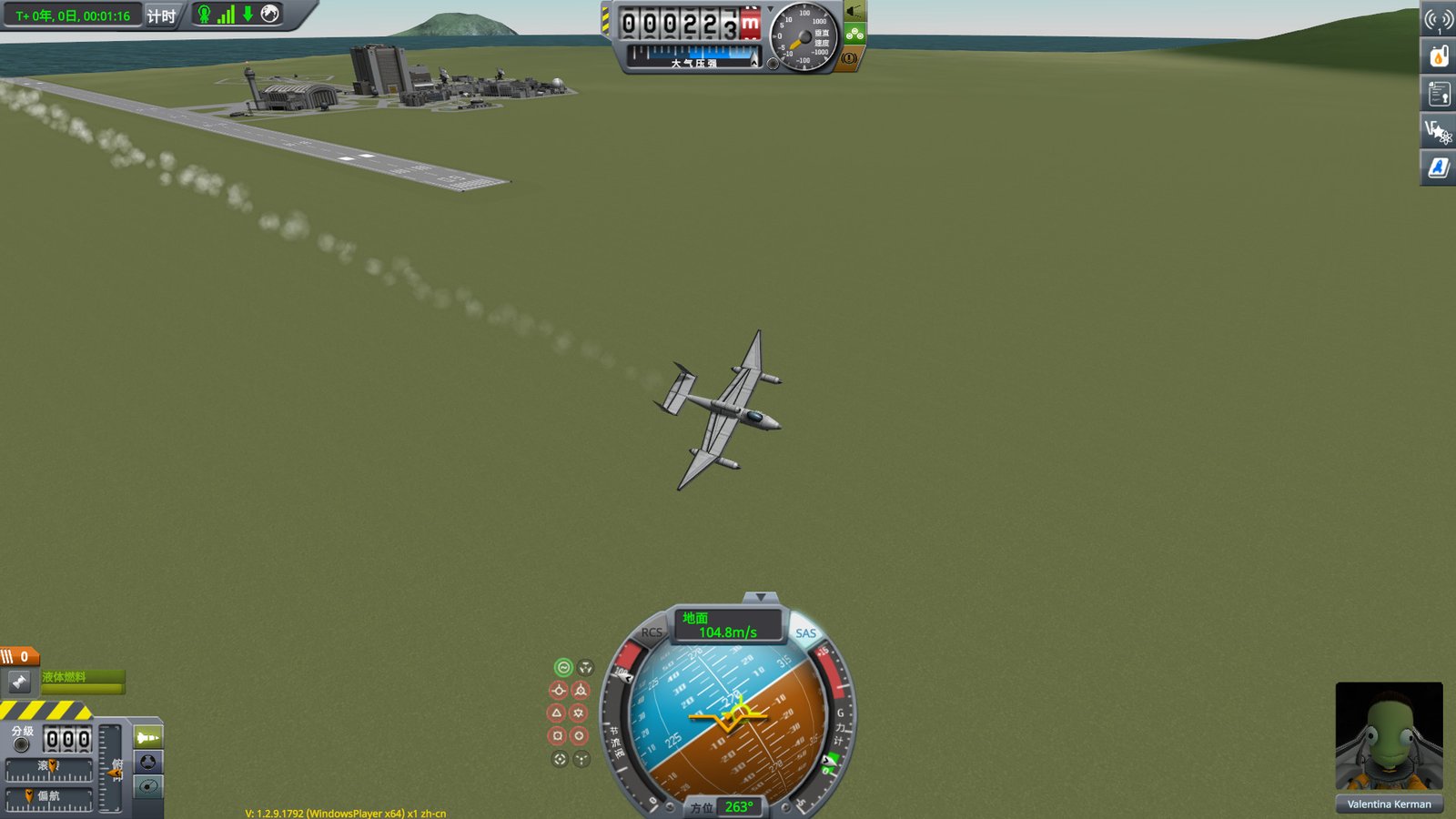Pin the liquid fuel gauge display
Viewport: 1456px width, 819px height.
click(x=18, y=682)
